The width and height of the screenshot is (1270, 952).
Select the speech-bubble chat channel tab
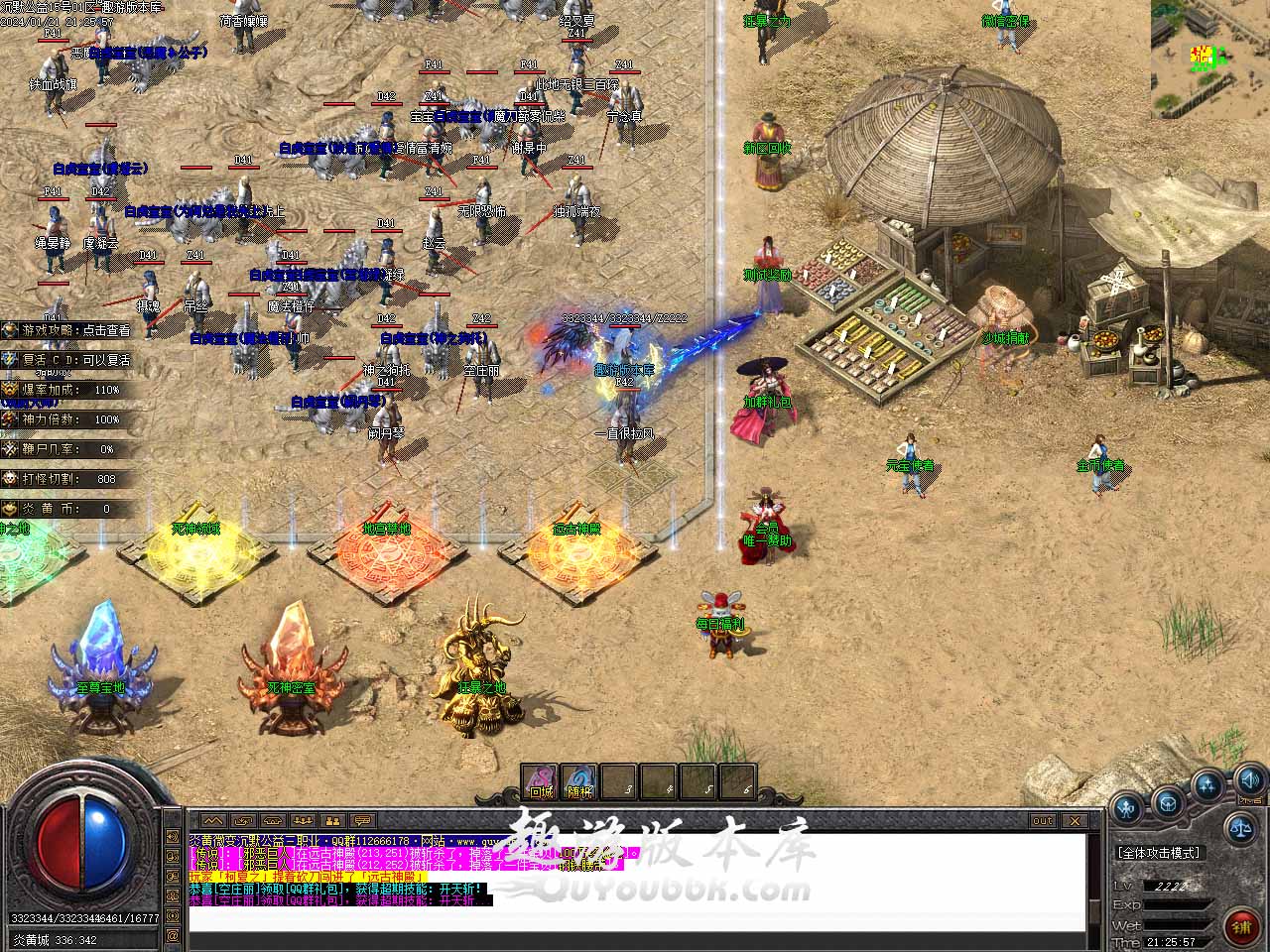coord(363,821)
